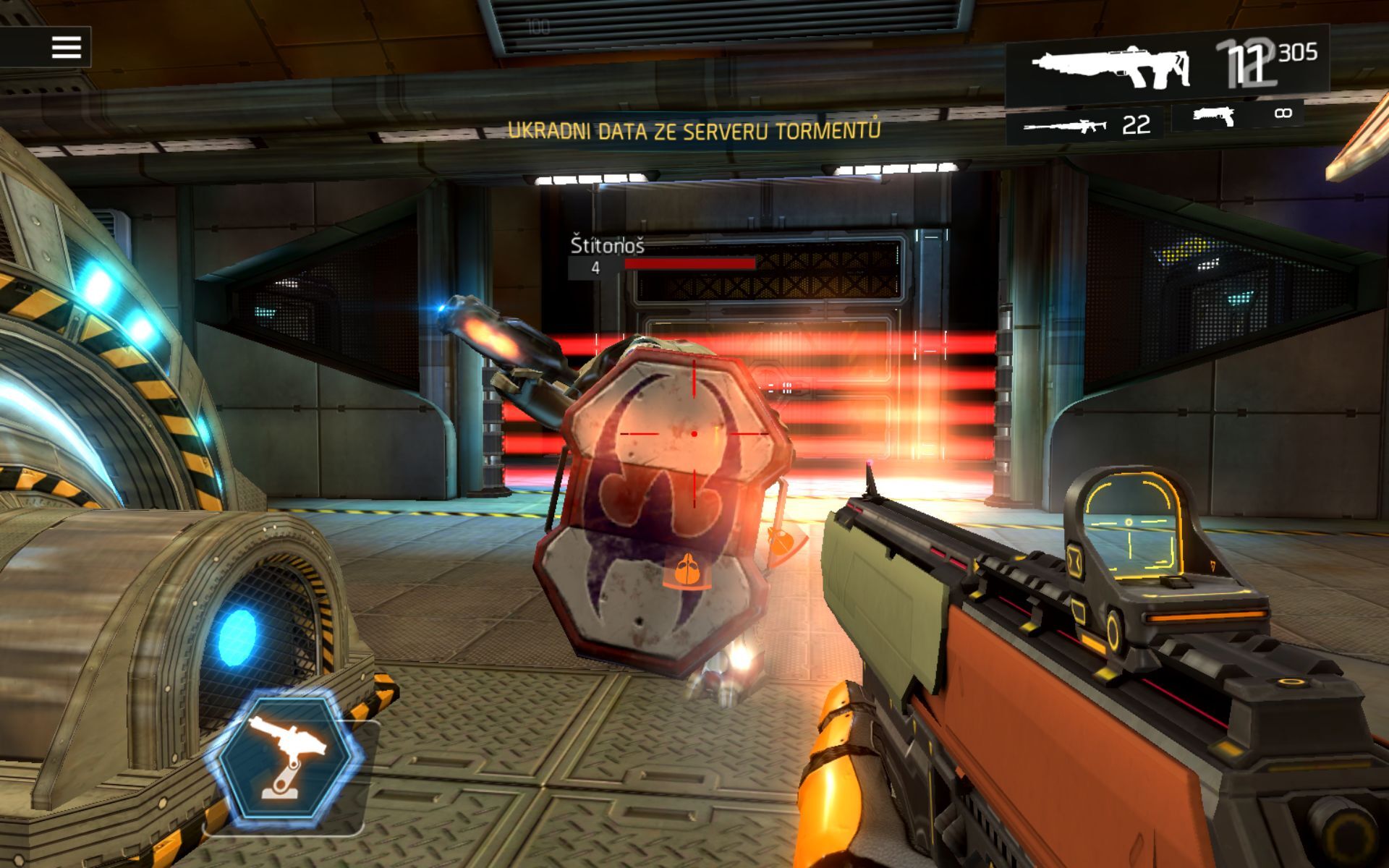Select the Štítonoš enemy name label

click(608, 246)
